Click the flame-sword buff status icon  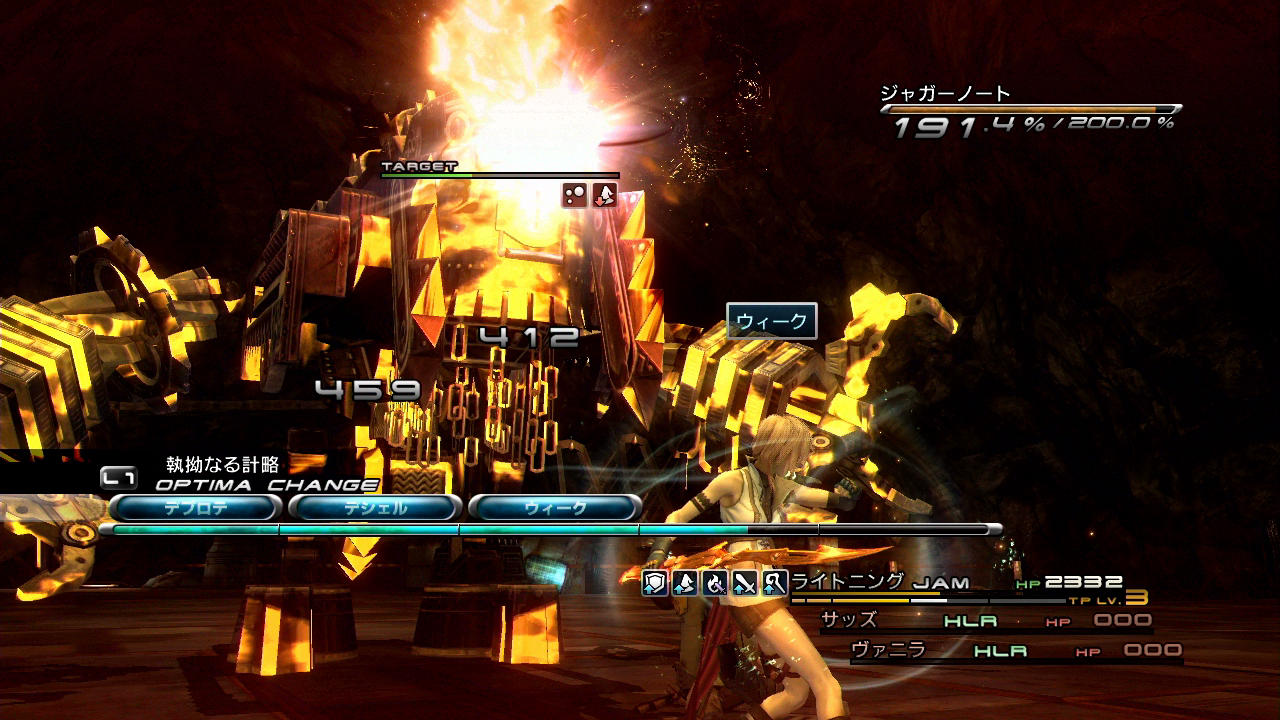[714, 583]
